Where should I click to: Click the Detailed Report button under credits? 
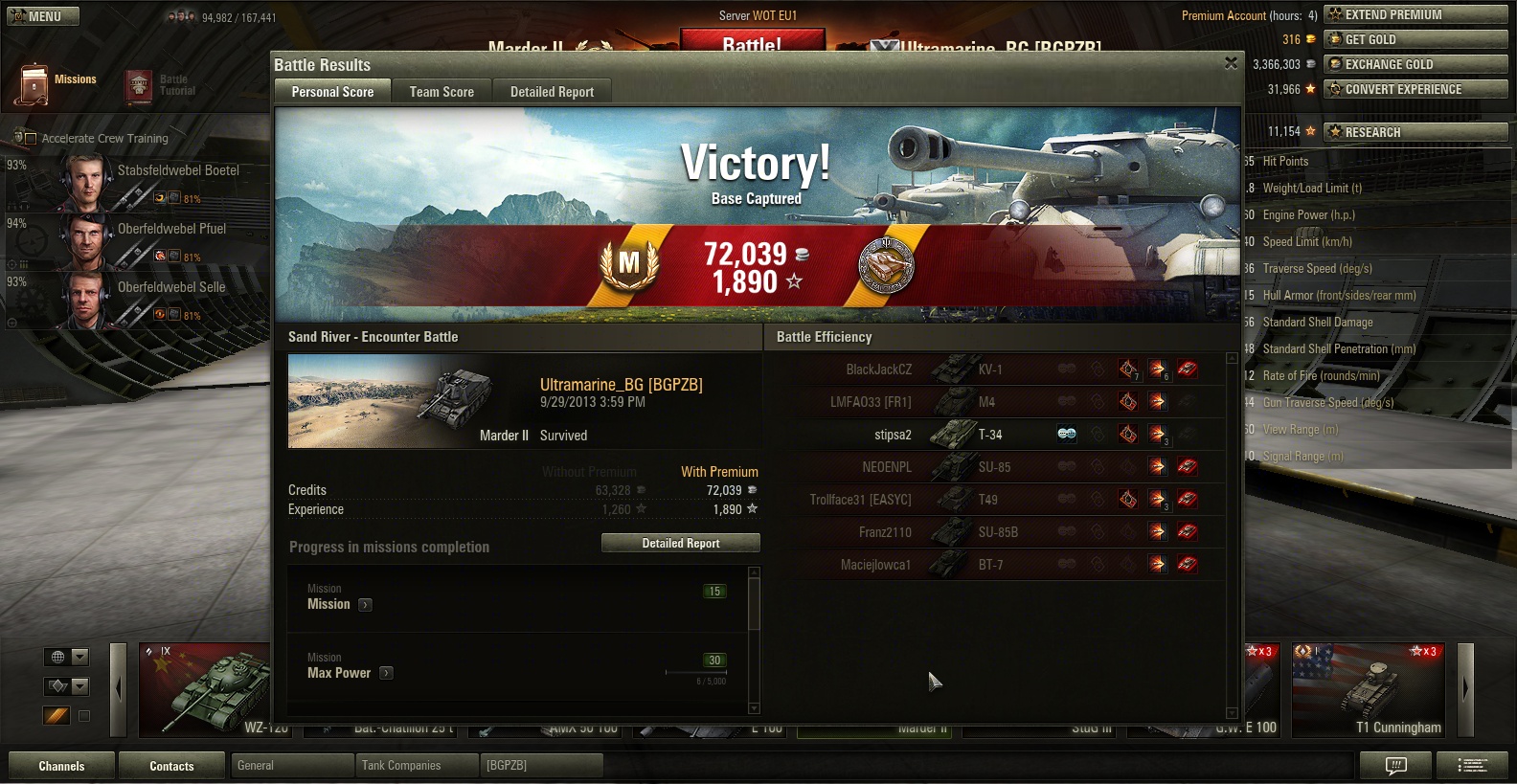[x=680, y=543]
